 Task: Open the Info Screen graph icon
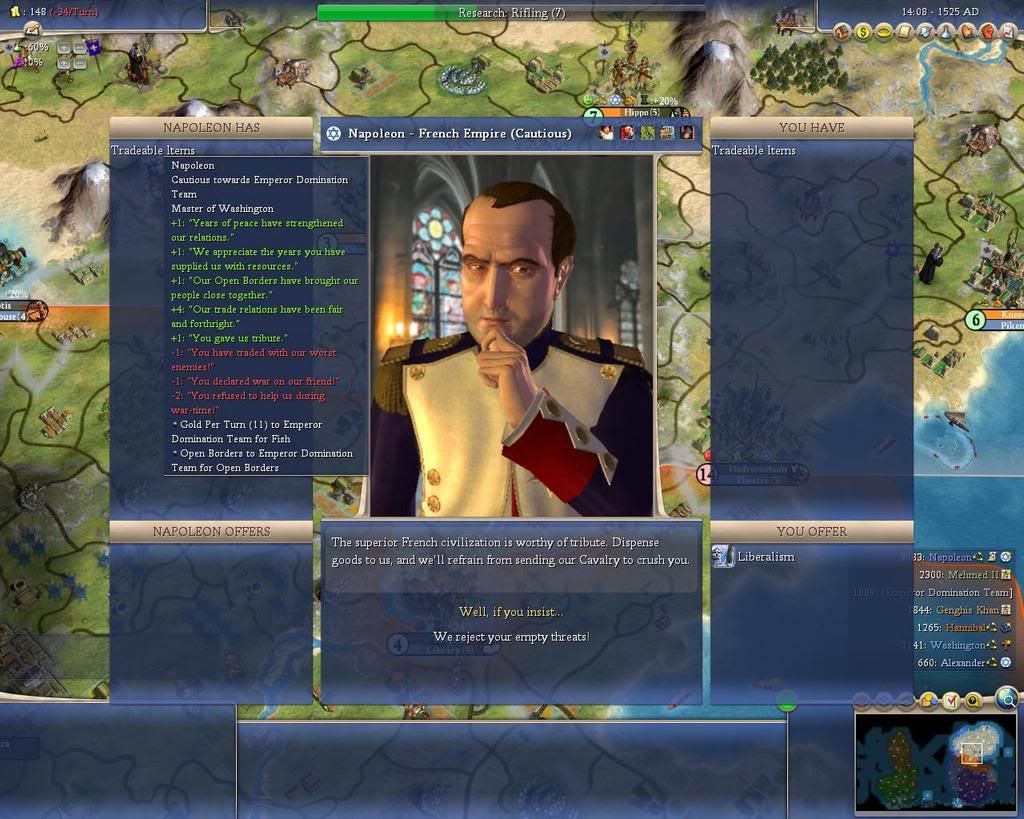(x=1010, y=32)
